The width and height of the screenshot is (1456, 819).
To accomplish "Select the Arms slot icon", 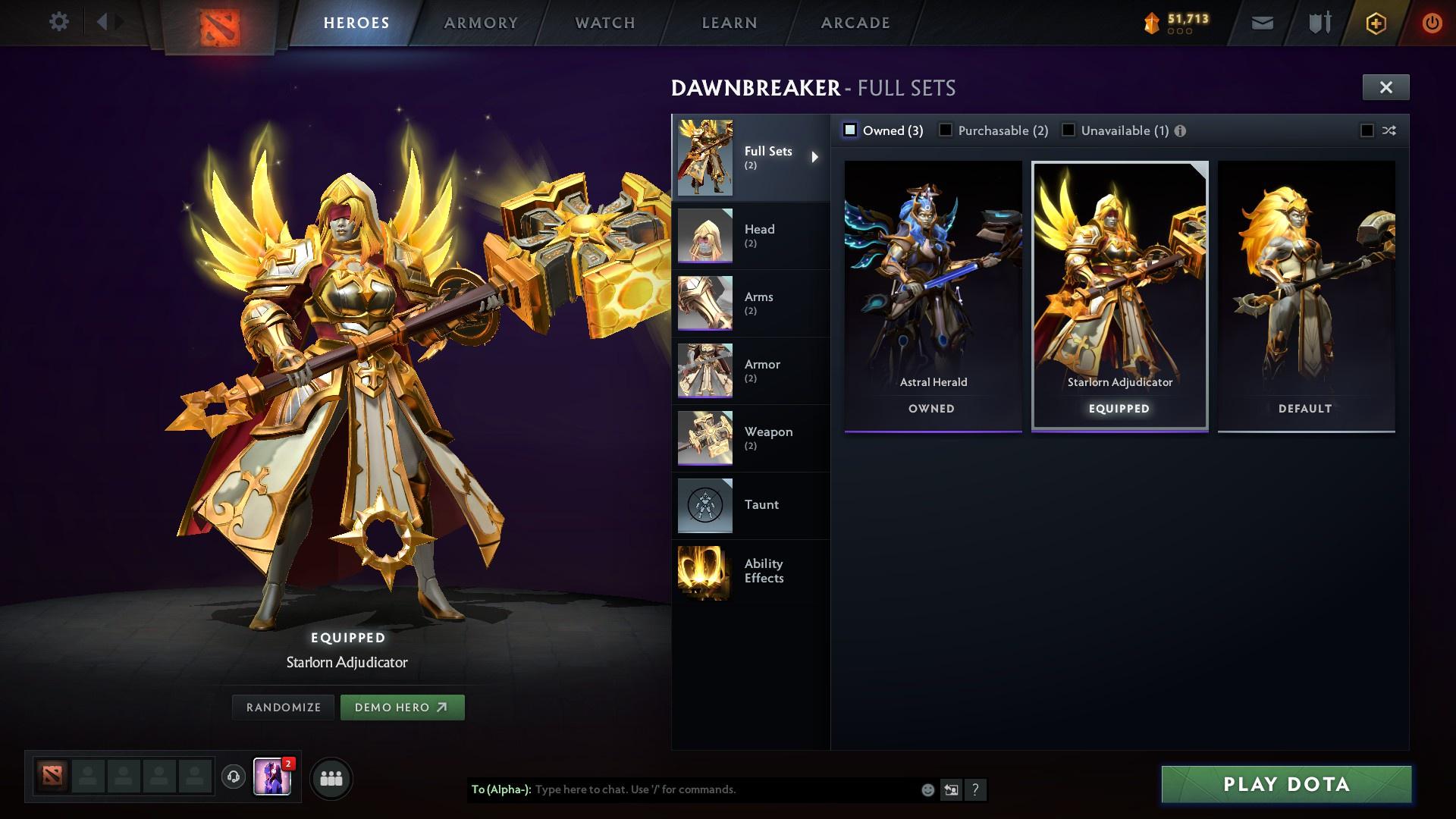I will (705, 303).
